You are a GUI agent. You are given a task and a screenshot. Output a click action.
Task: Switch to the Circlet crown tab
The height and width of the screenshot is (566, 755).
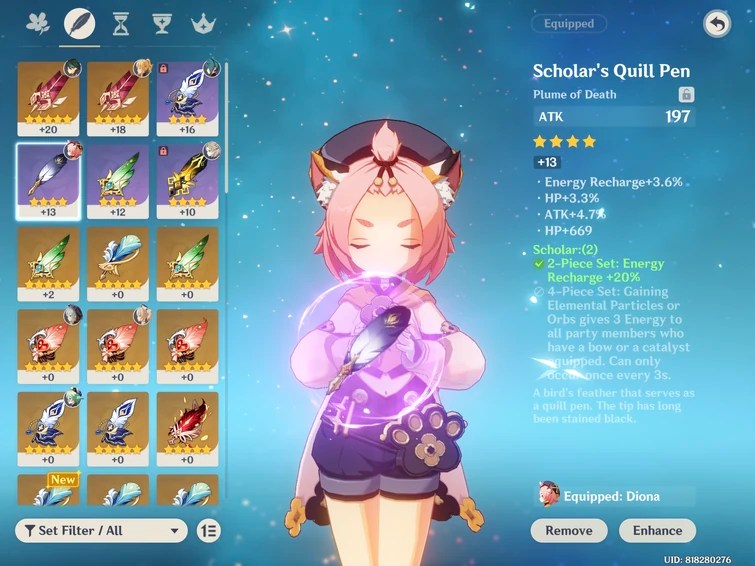(x=203, y=23)
